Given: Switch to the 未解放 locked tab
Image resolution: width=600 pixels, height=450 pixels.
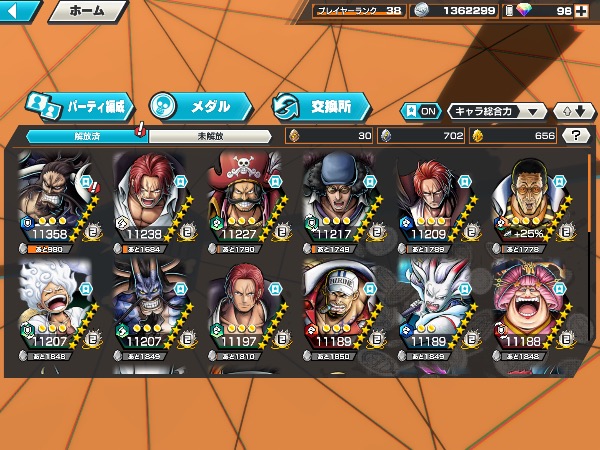Looking at the screenshot, I should (208, 136).
